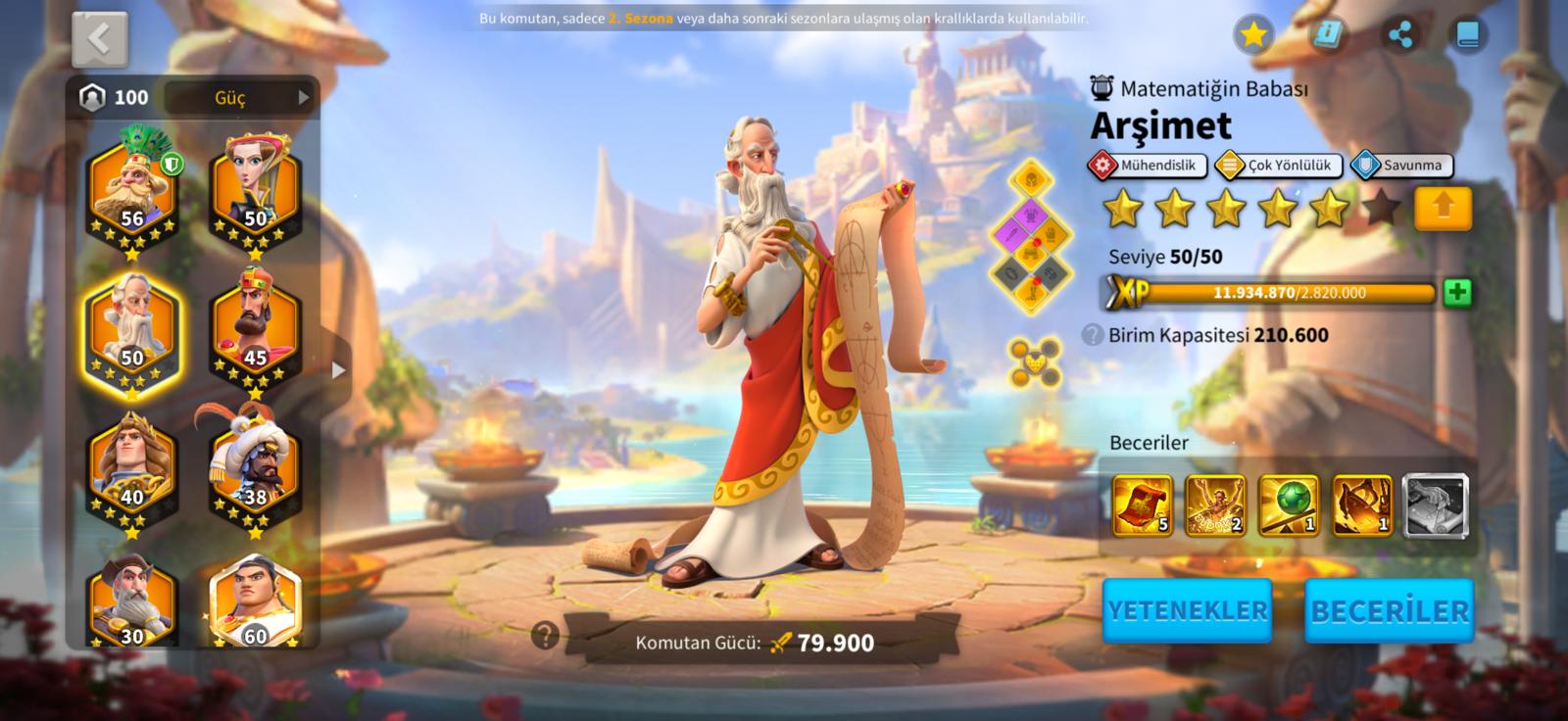Show the Birim Kapasitesi help tooltip

pos(1093,335)
